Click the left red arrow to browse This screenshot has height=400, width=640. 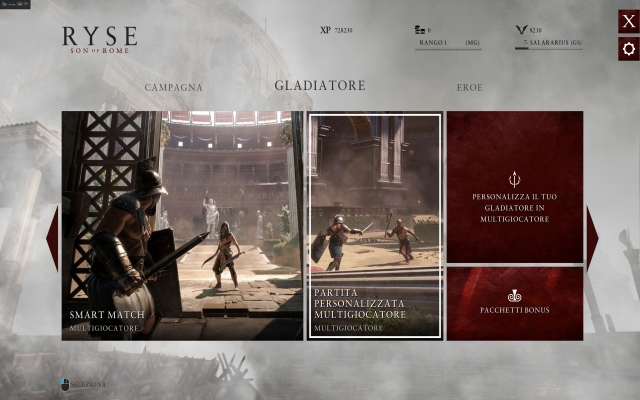[x=52, y=238]
